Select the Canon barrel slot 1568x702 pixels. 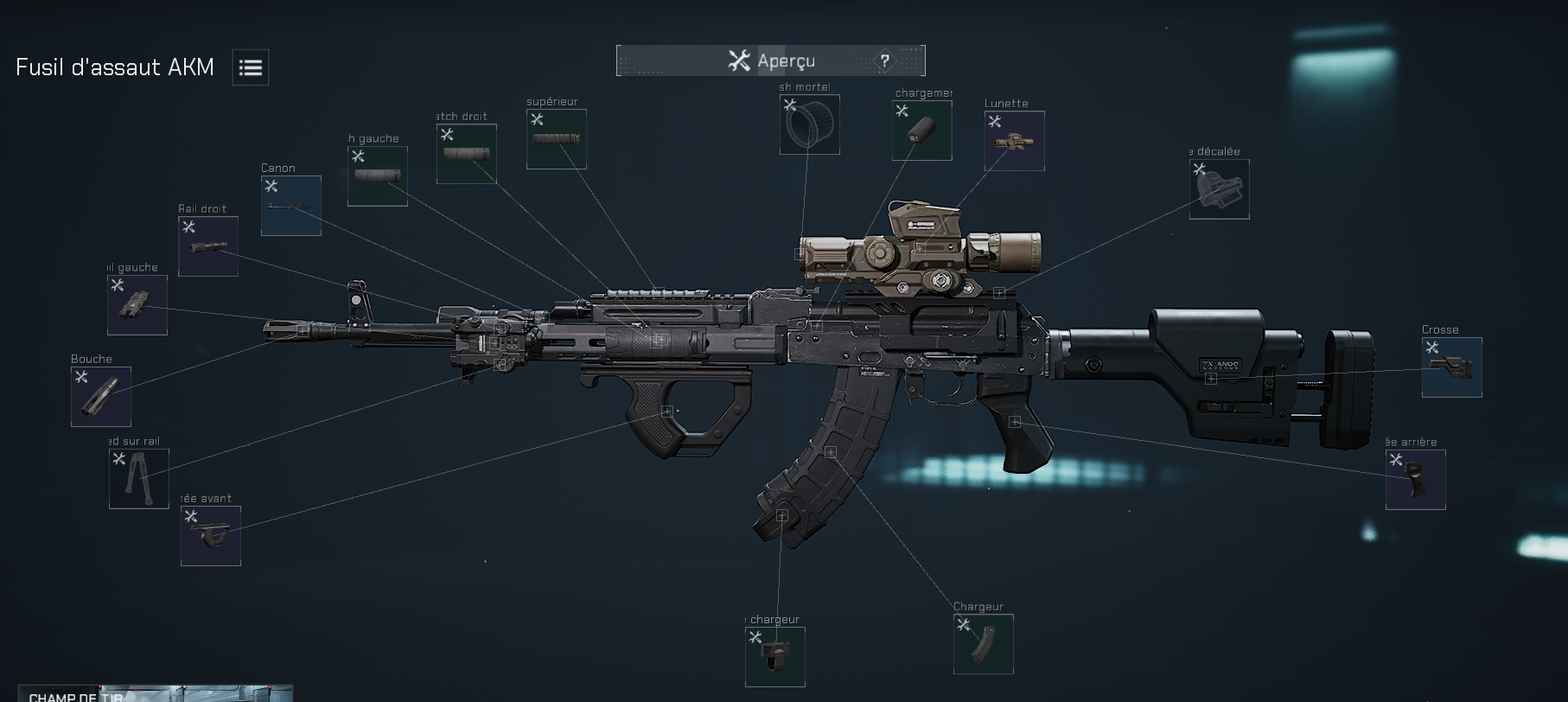290,205
